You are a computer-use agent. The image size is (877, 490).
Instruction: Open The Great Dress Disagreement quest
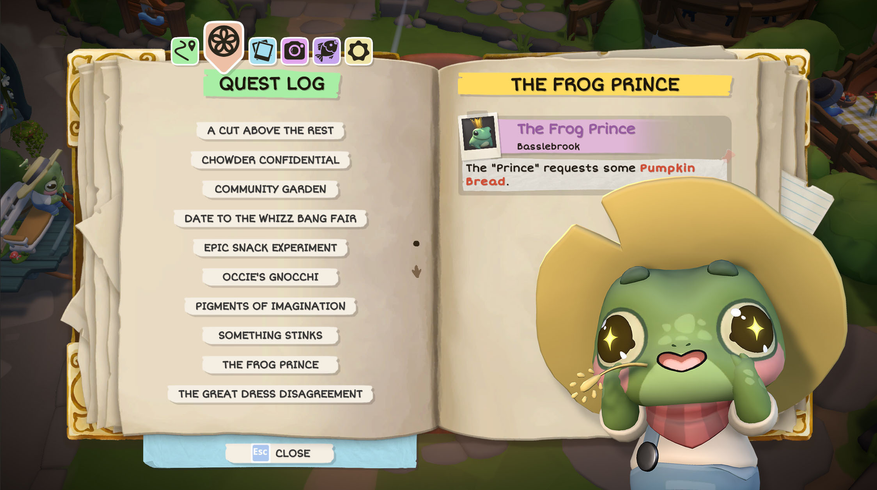click(x=270, y=394)
